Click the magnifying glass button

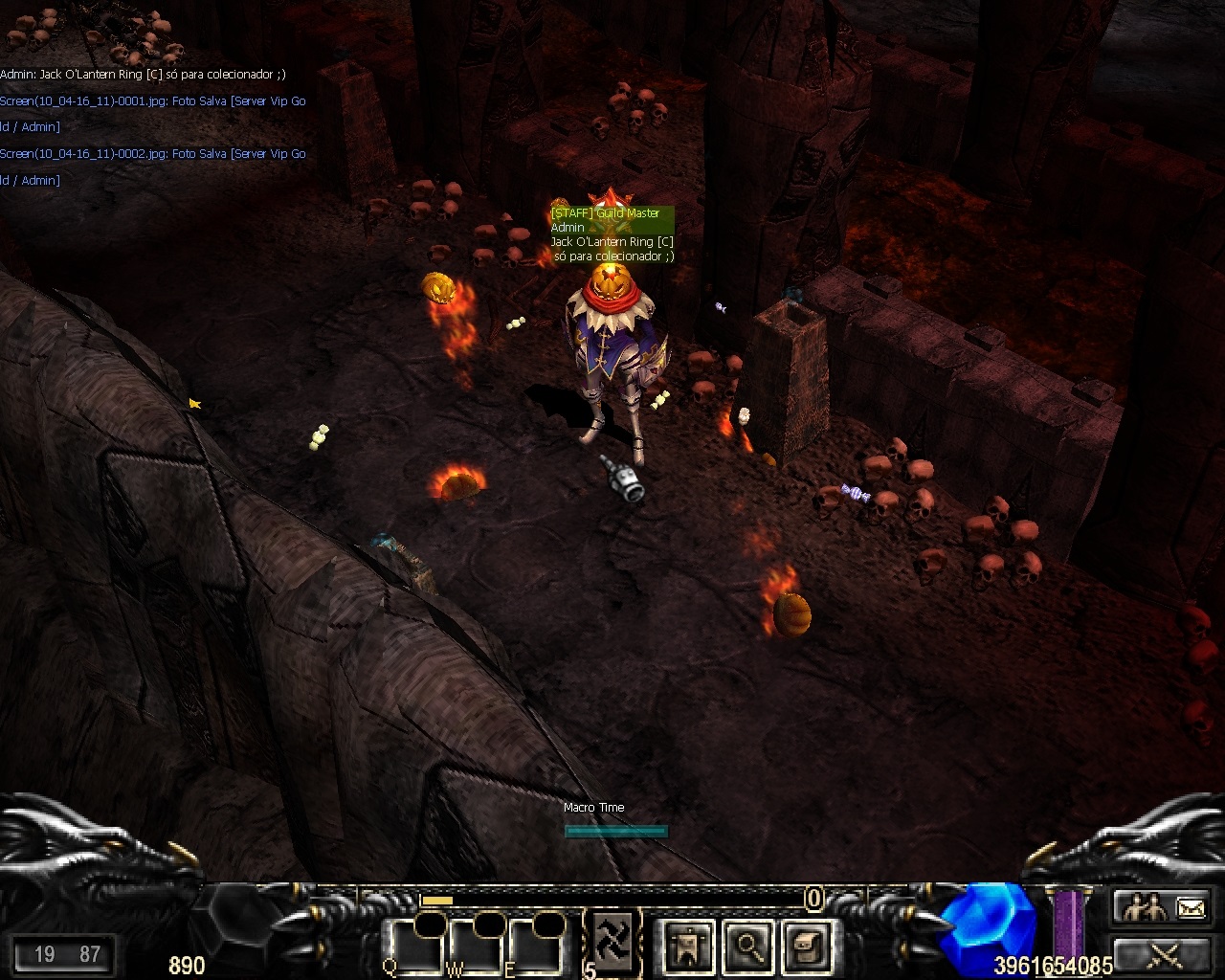[747, 947]
